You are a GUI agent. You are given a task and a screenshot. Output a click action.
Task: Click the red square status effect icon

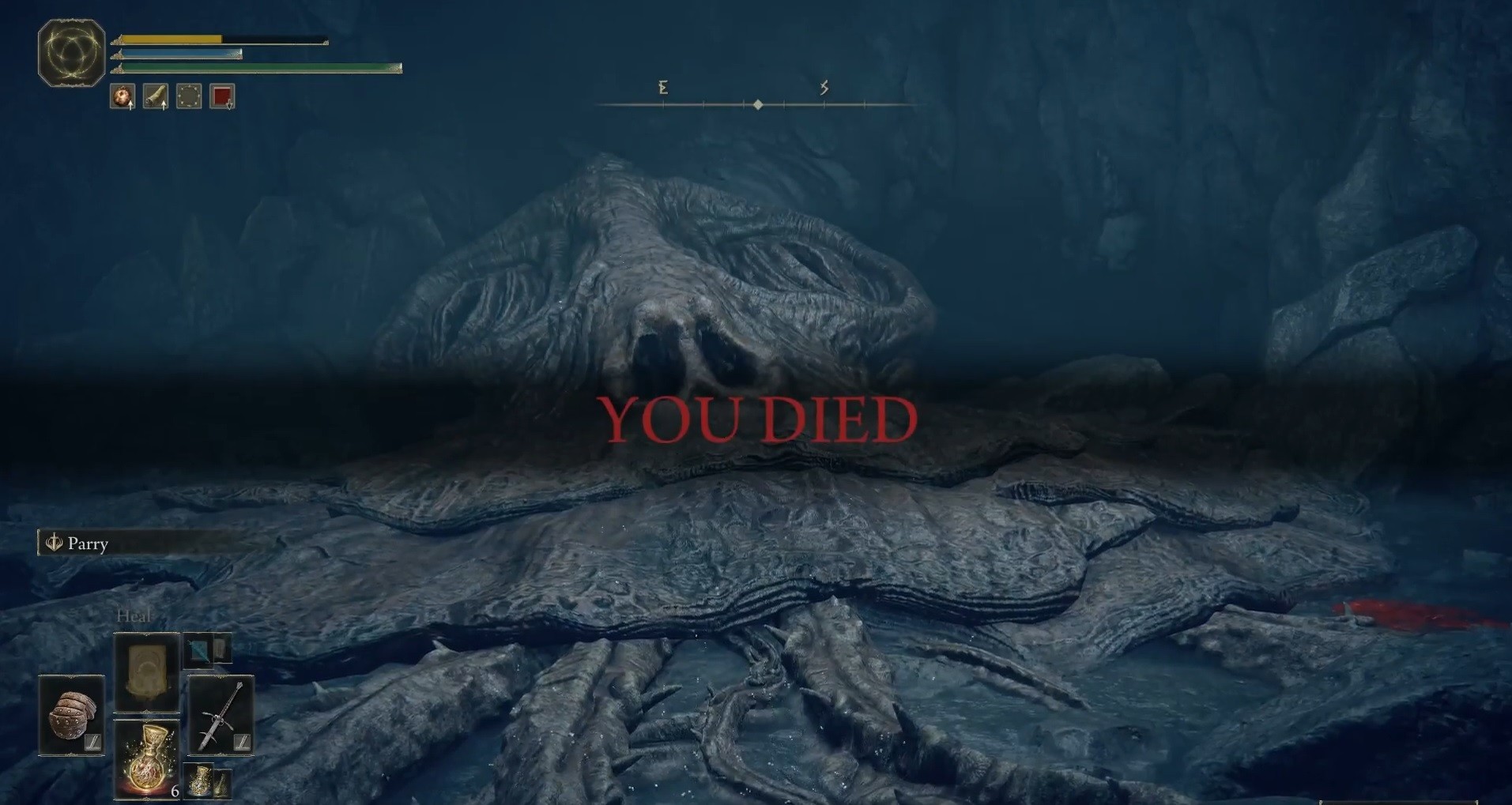(x=222, y=95)
